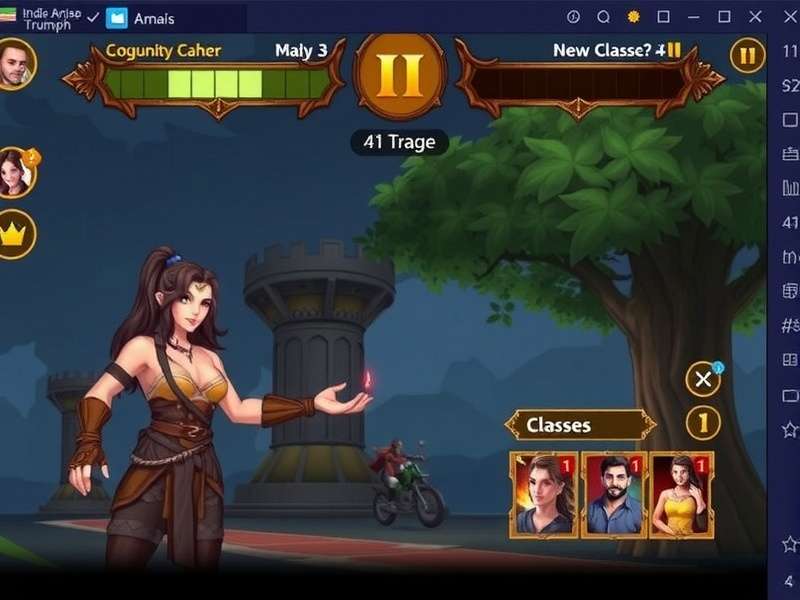Choose the bearded man class card
Image resolution: width=800 pixels, height=600 pixels.
[x=613, y=494]
